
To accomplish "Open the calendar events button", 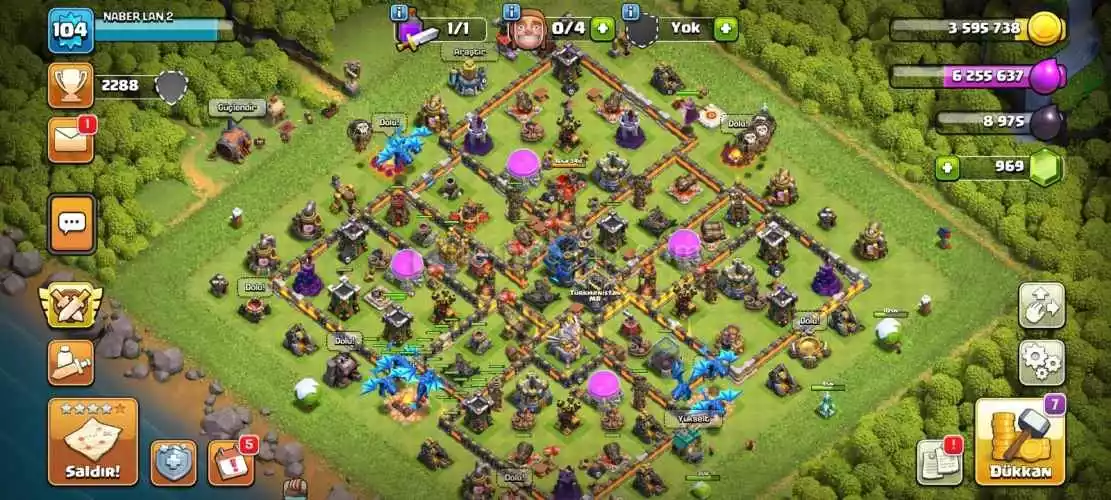I will [230, 462].
